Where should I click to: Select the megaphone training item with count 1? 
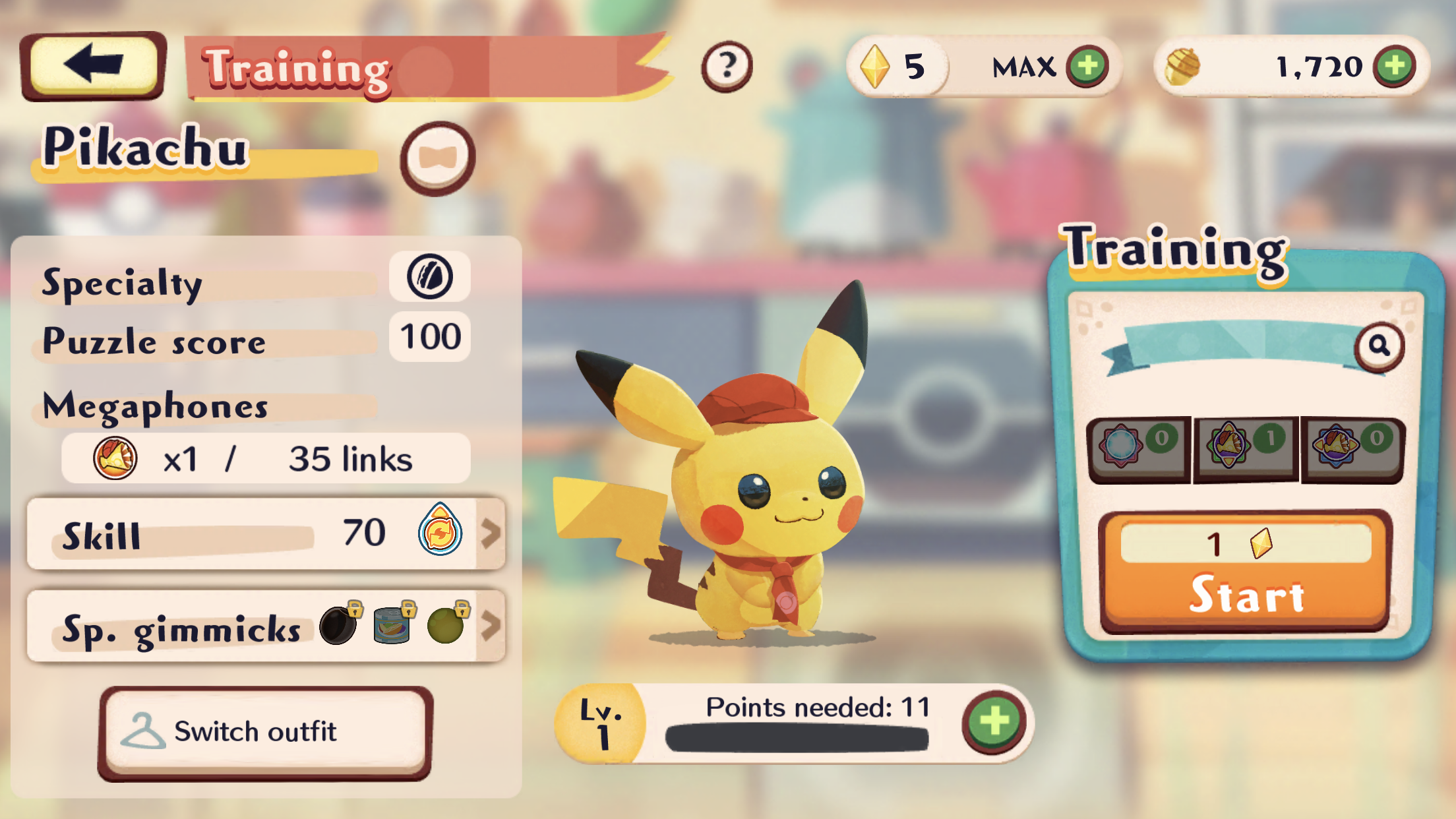pyautogui.click(x=1246, y=448)
